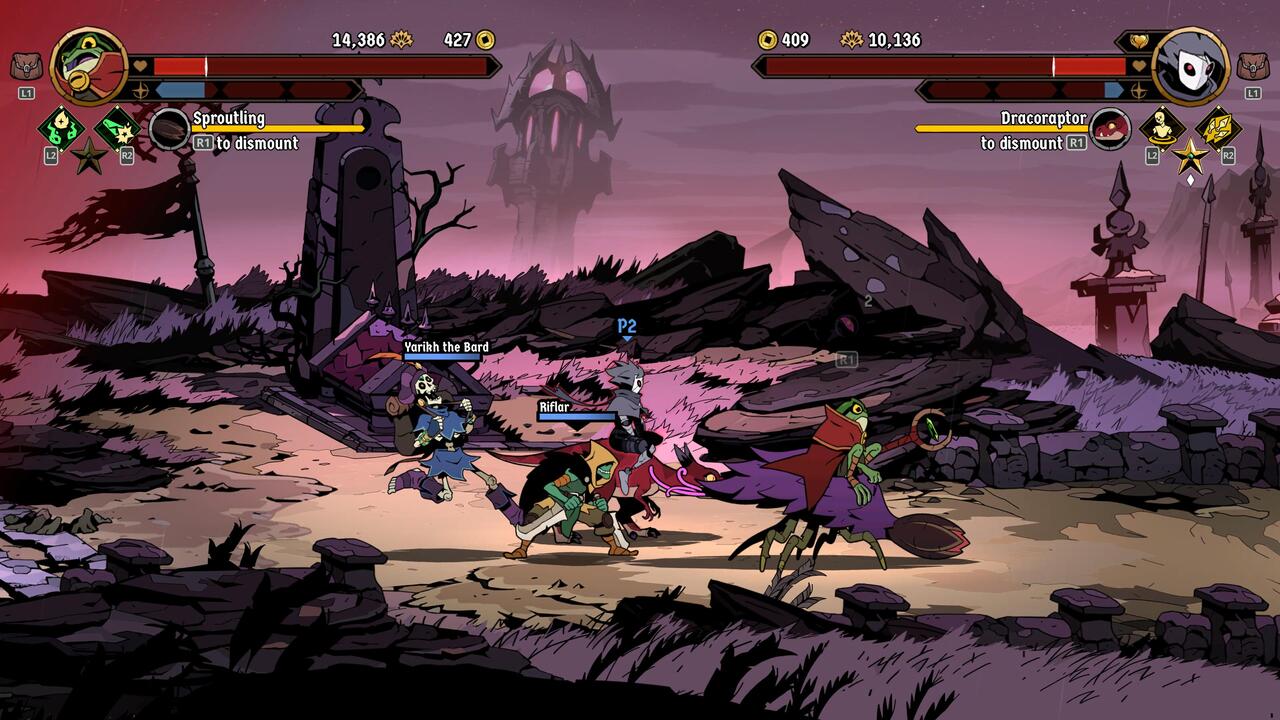The width and height of the screenshot is (1280, 720).
Task: Open the right player's brown satchel bag
Action: (1253, 67)
